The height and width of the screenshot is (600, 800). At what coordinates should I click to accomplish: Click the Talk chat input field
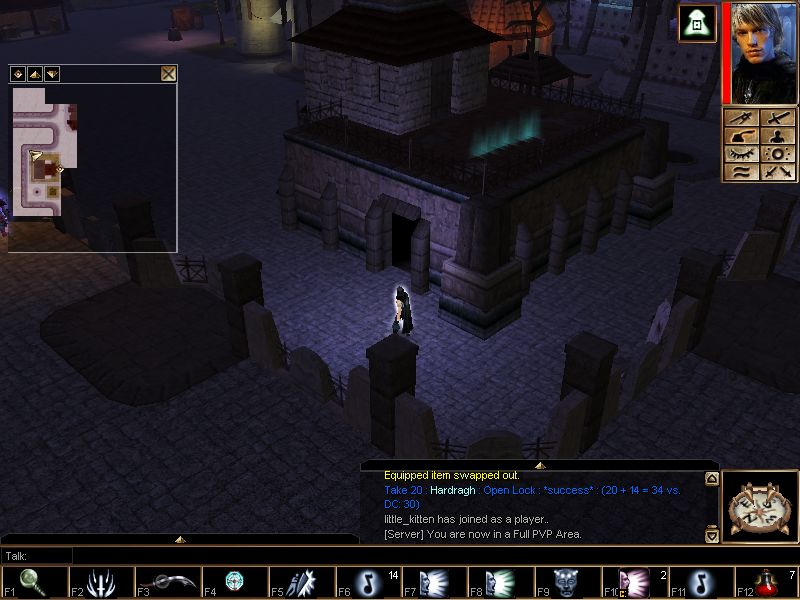pos(200,555)
